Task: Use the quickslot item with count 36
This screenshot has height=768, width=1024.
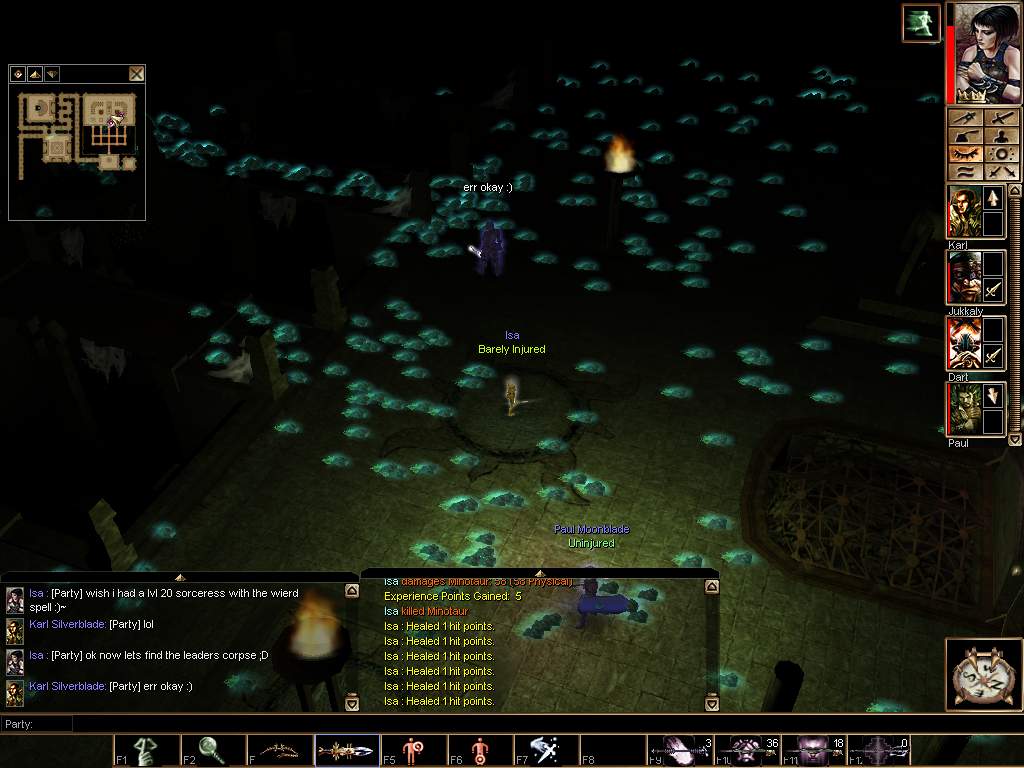Action: (746, 751)
